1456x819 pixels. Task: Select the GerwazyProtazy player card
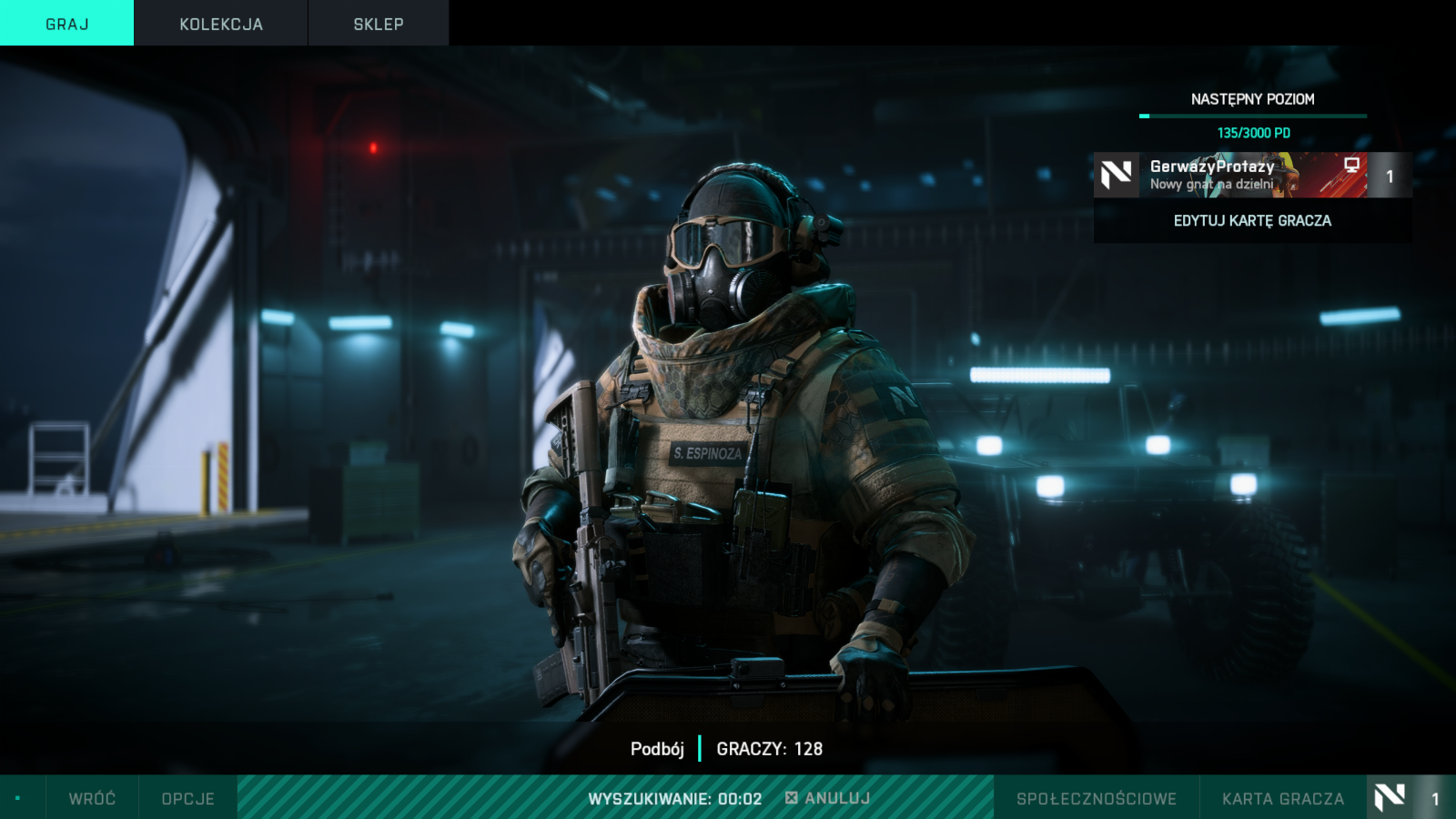[1251, 175]
